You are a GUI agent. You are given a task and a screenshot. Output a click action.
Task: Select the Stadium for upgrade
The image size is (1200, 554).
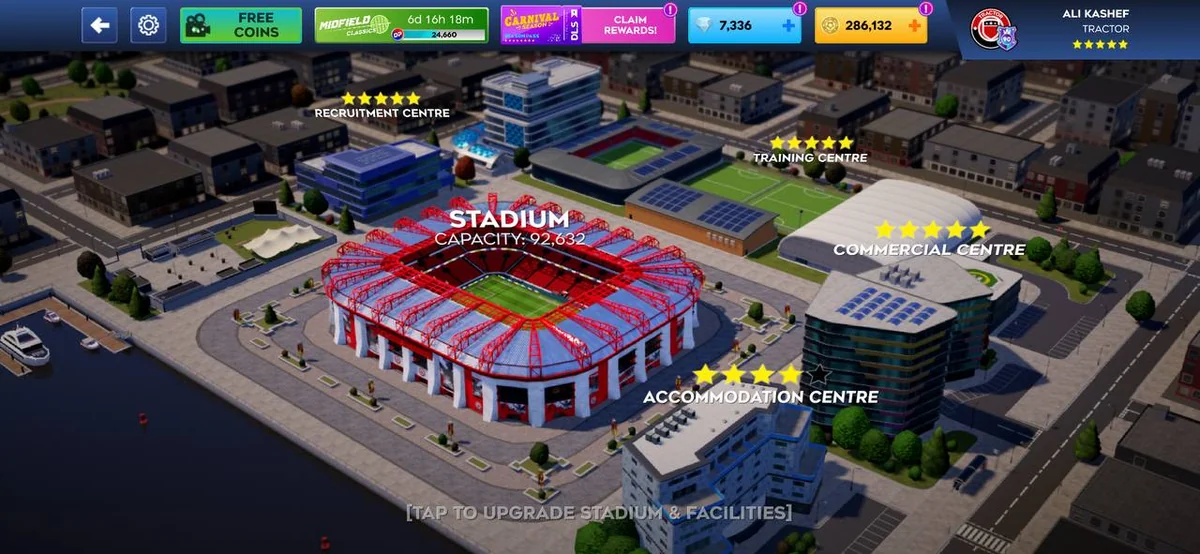click(x=510, y=300)
